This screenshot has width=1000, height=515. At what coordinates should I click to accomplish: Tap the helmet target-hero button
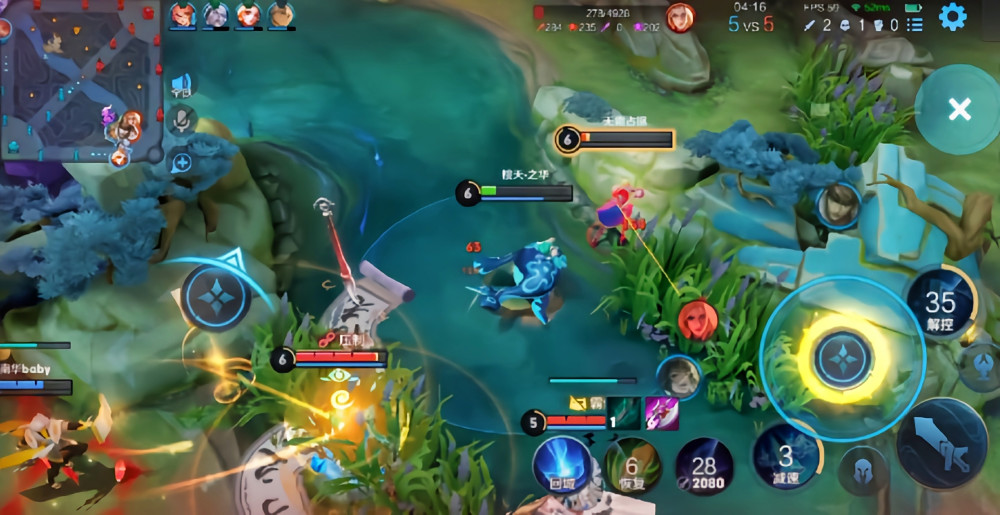point(863,471)
